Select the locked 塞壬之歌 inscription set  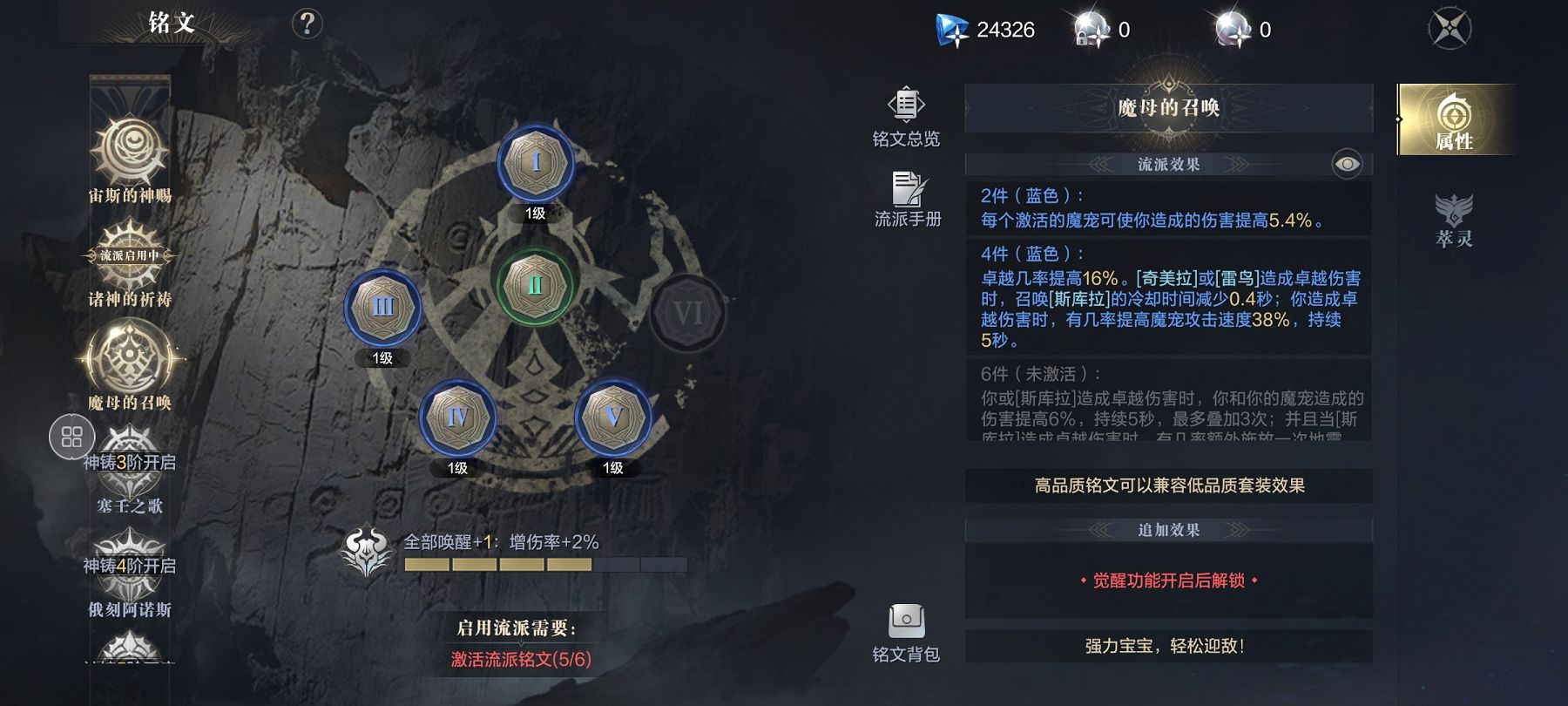pos(130,471)
